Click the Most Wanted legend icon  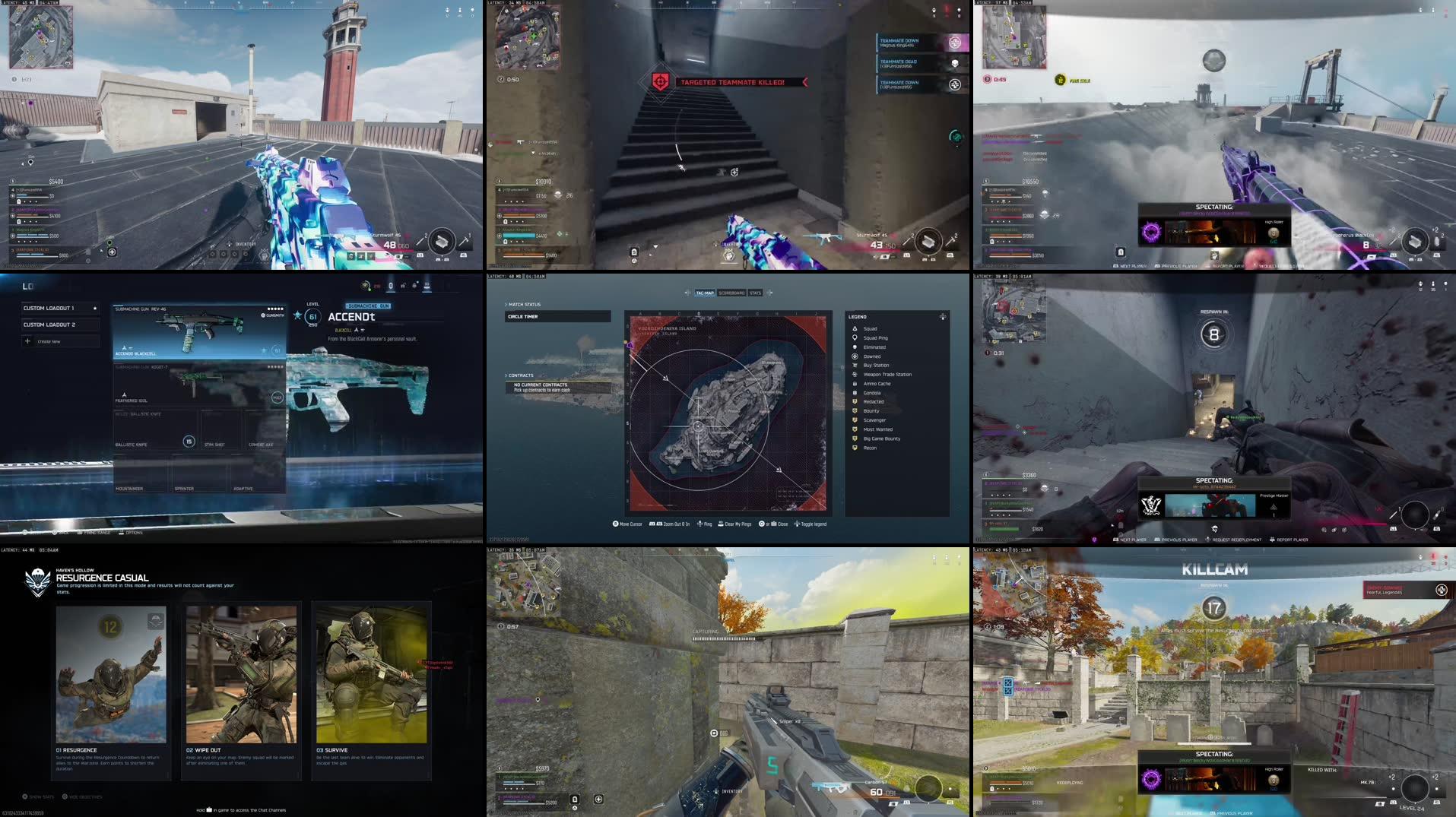pyautogui.click(x=854, y=429)
